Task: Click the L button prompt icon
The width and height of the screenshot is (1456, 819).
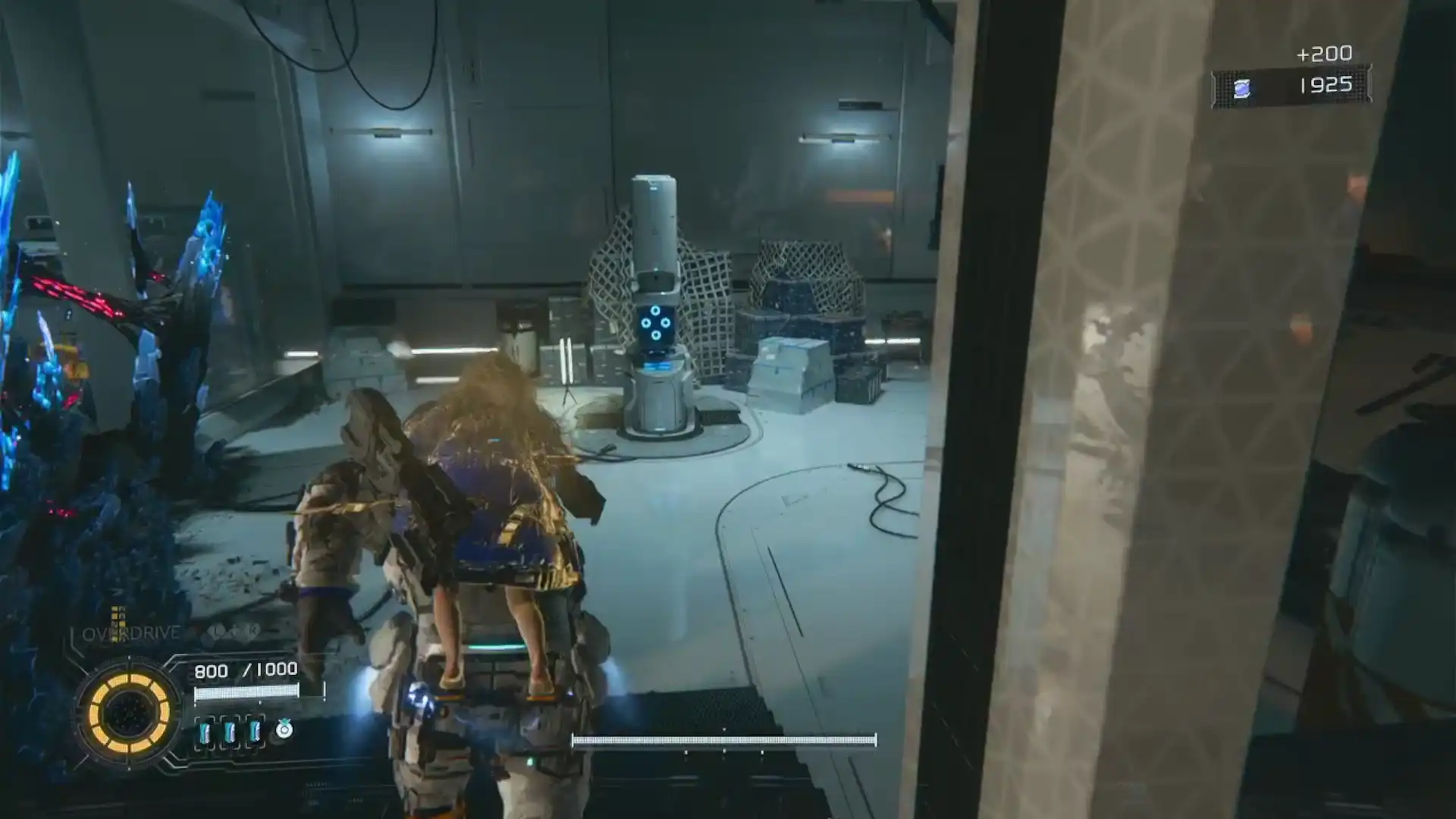Action: point(215,630)
